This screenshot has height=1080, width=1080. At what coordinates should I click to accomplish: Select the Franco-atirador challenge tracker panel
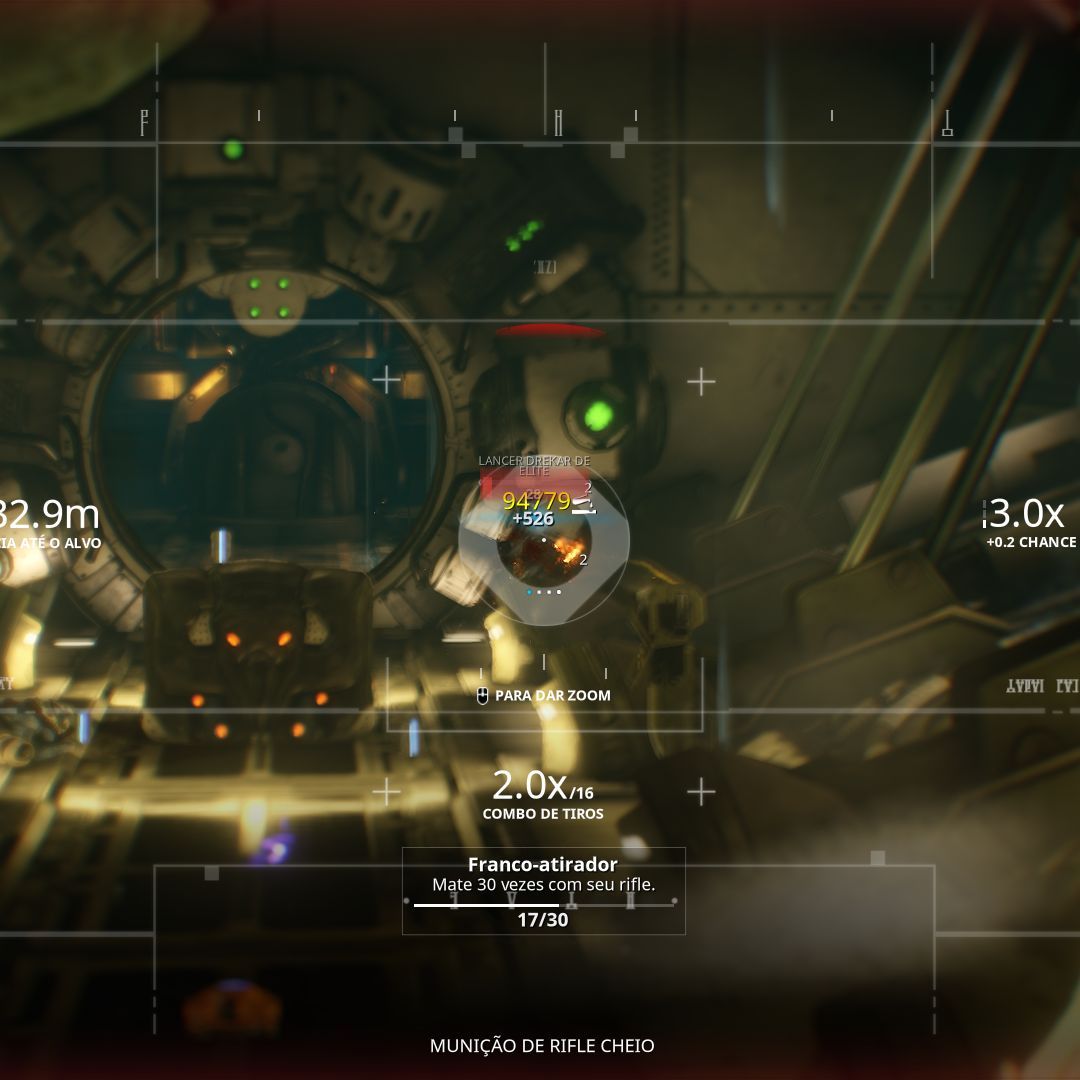(x=543, y=890)
